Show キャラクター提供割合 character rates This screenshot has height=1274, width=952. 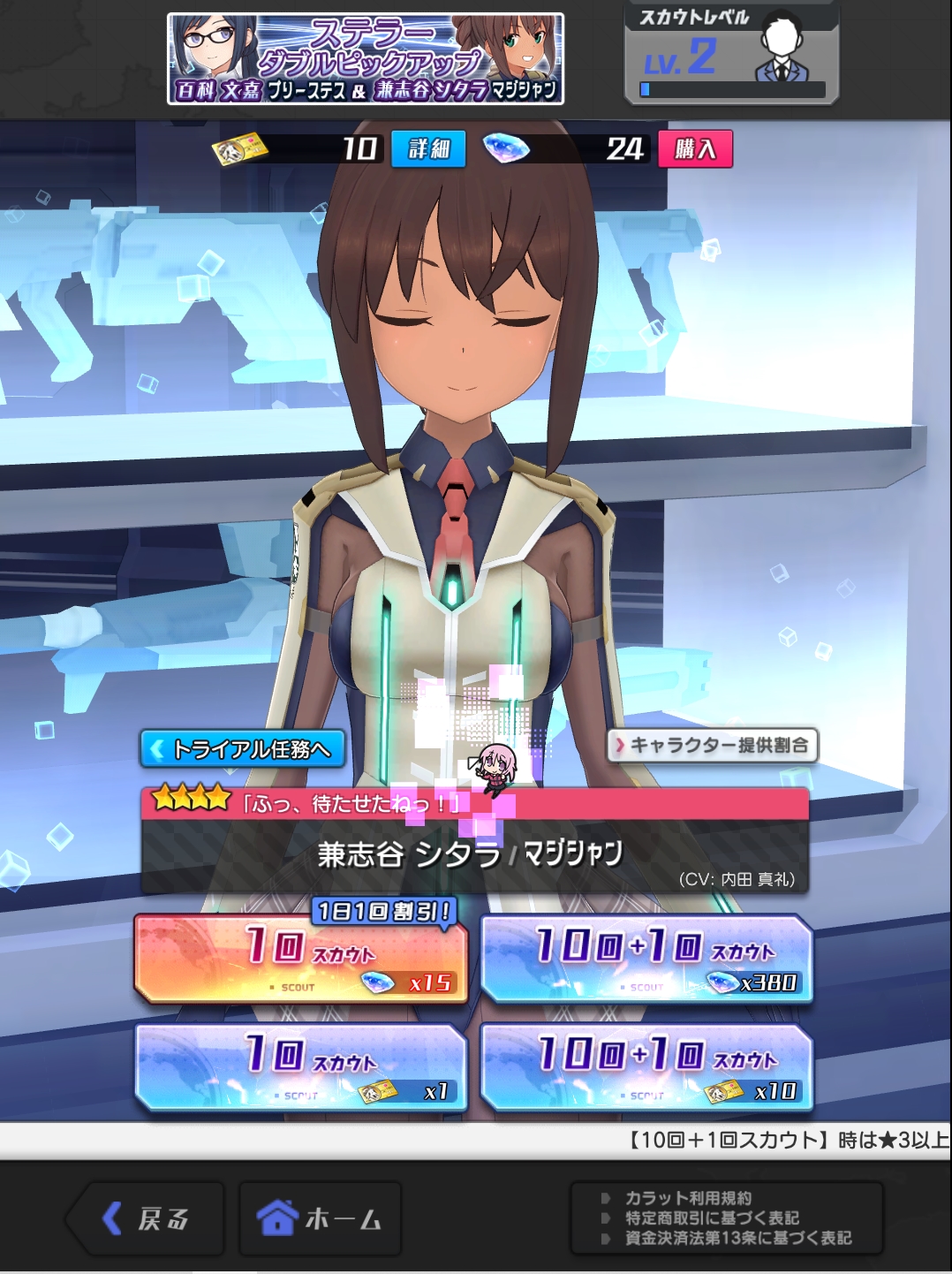click(x=712, y=746)
